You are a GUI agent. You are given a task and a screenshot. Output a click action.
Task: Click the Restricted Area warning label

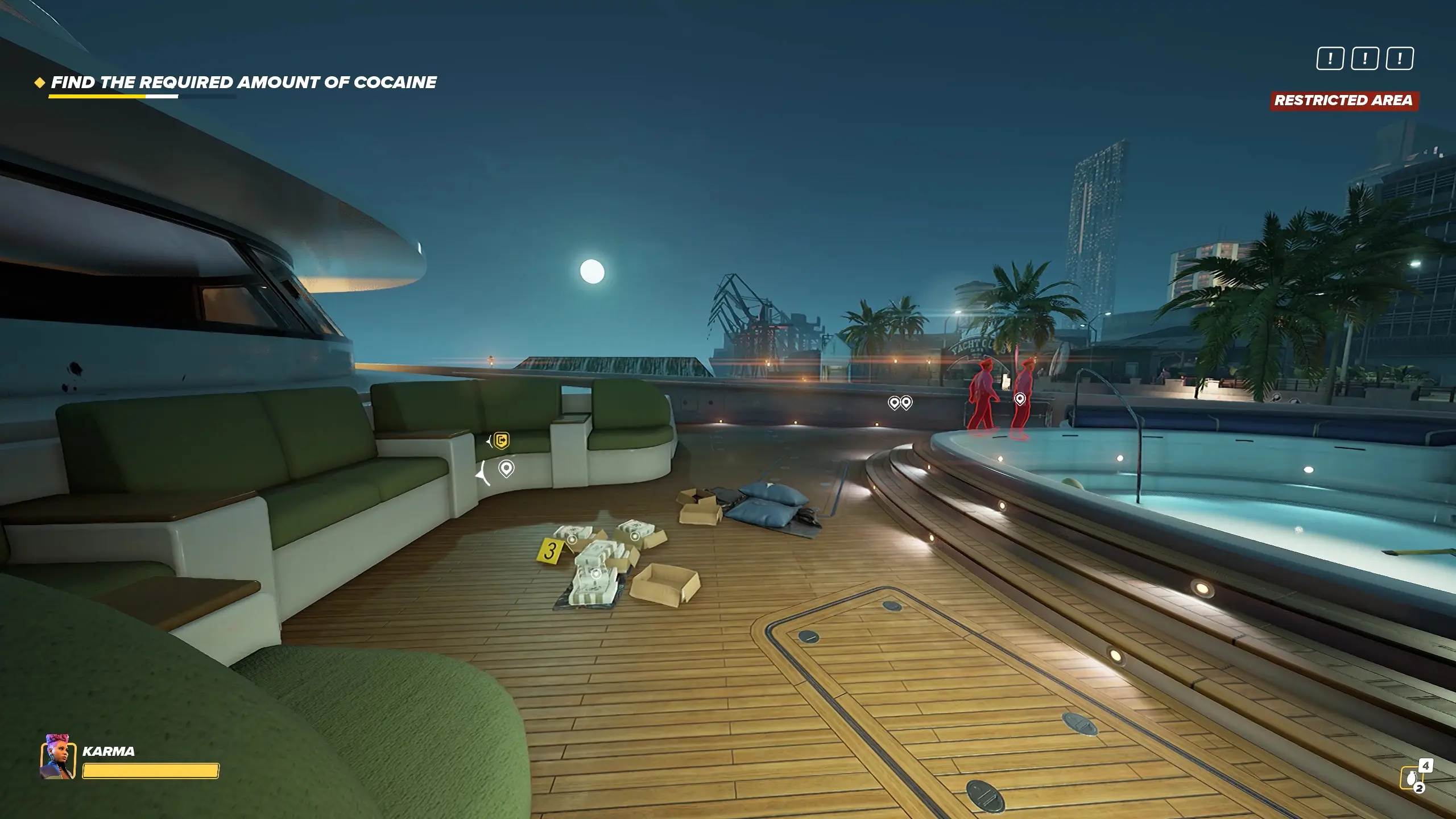(x=1343, y=101)
